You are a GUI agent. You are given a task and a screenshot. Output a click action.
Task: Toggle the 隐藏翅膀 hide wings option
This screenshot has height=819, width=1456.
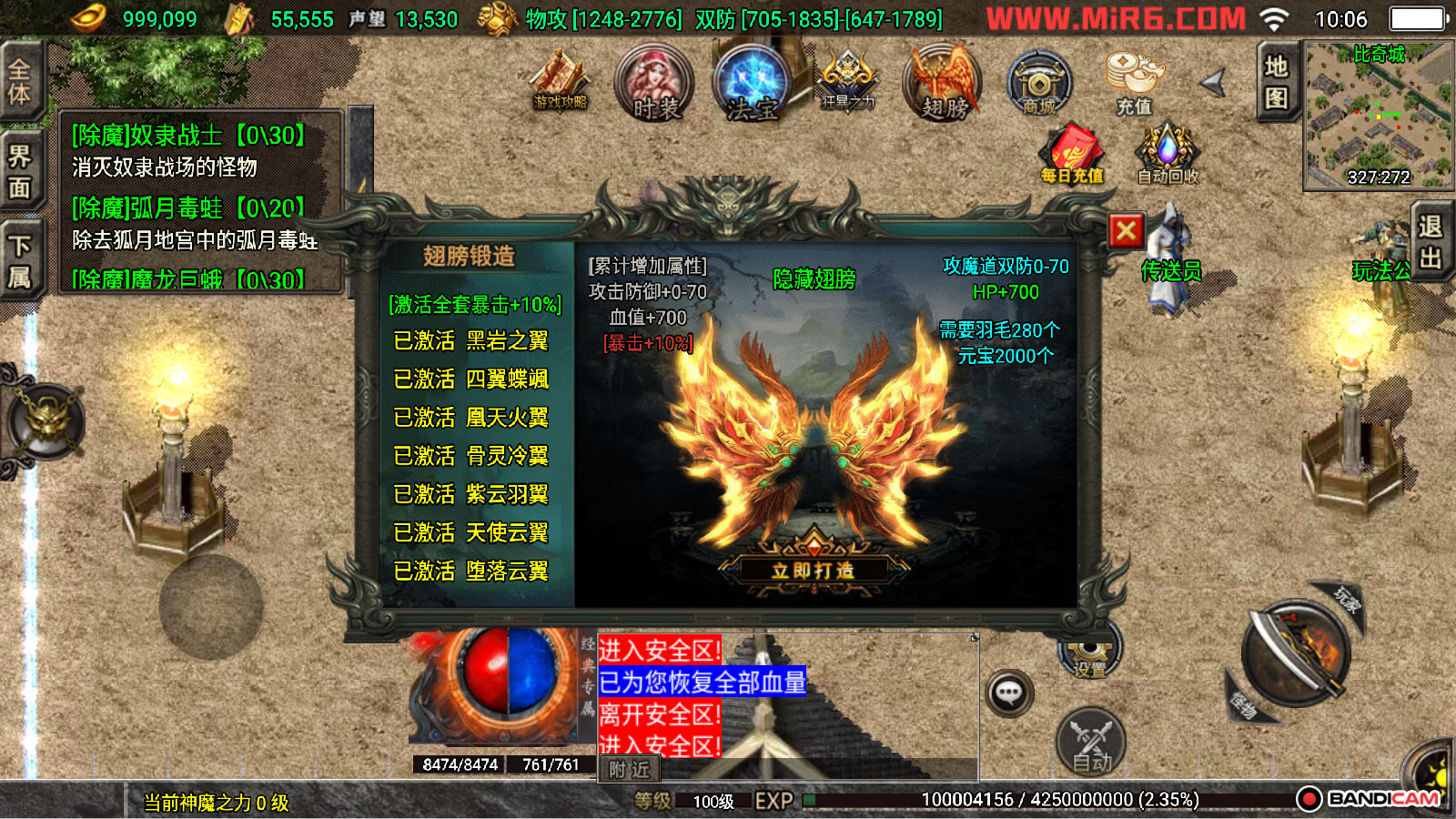814,279
